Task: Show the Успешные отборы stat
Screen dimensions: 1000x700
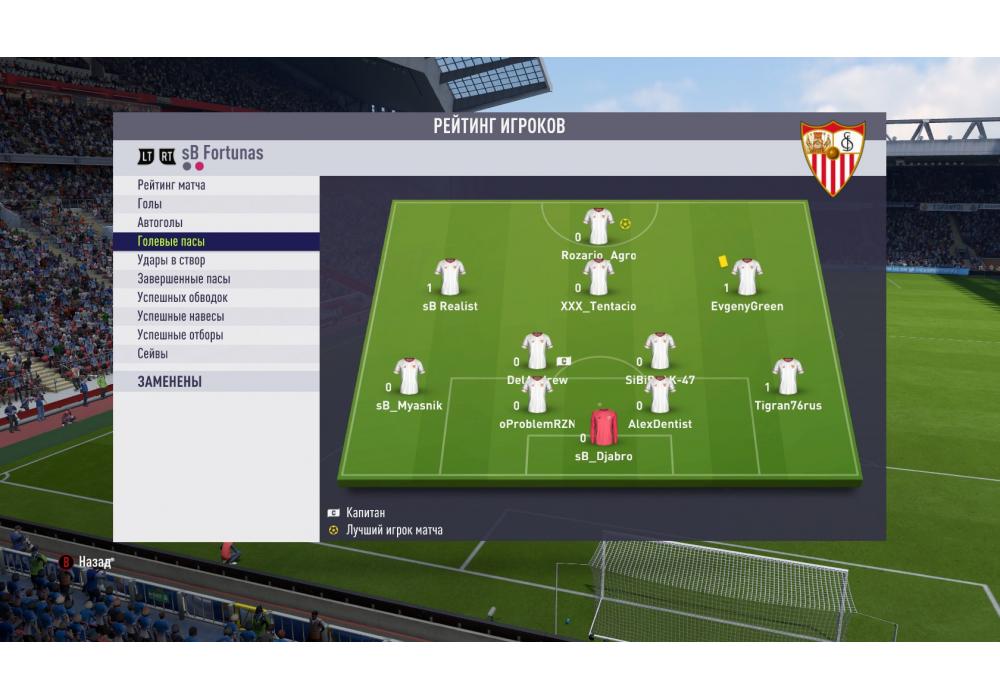Action: click(x=215, y=335)
